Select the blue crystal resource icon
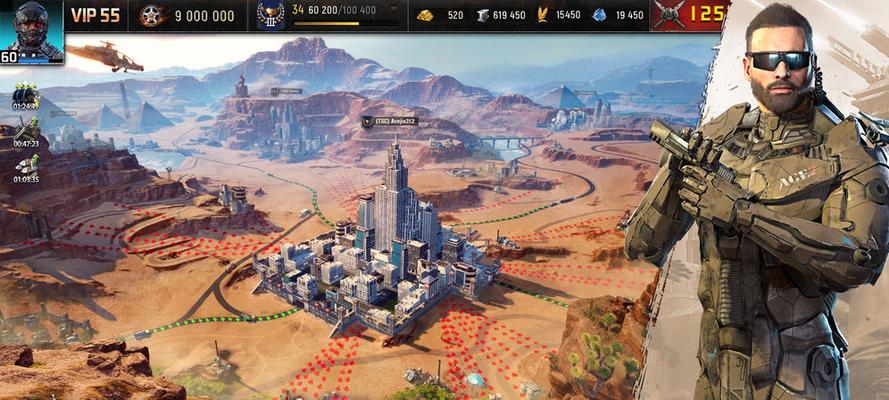The width and height of the screenshot is (889, 400). tap(599, 16)
